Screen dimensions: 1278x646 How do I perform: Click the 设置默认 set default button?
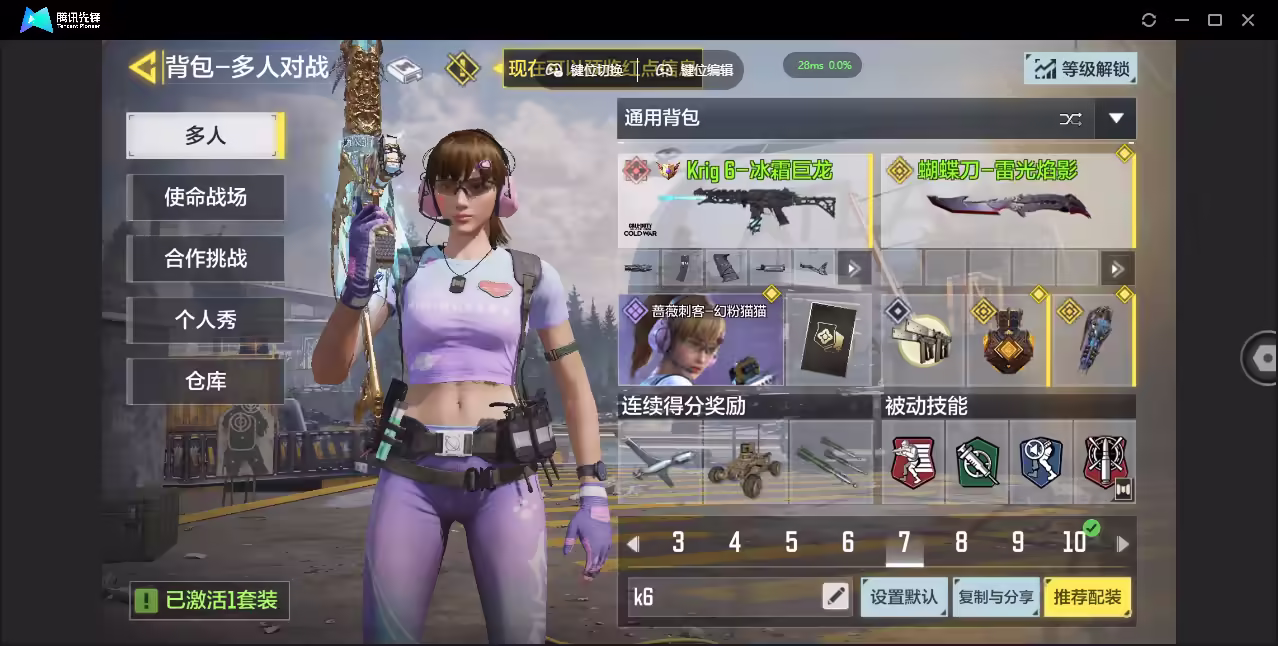[904, 597]
